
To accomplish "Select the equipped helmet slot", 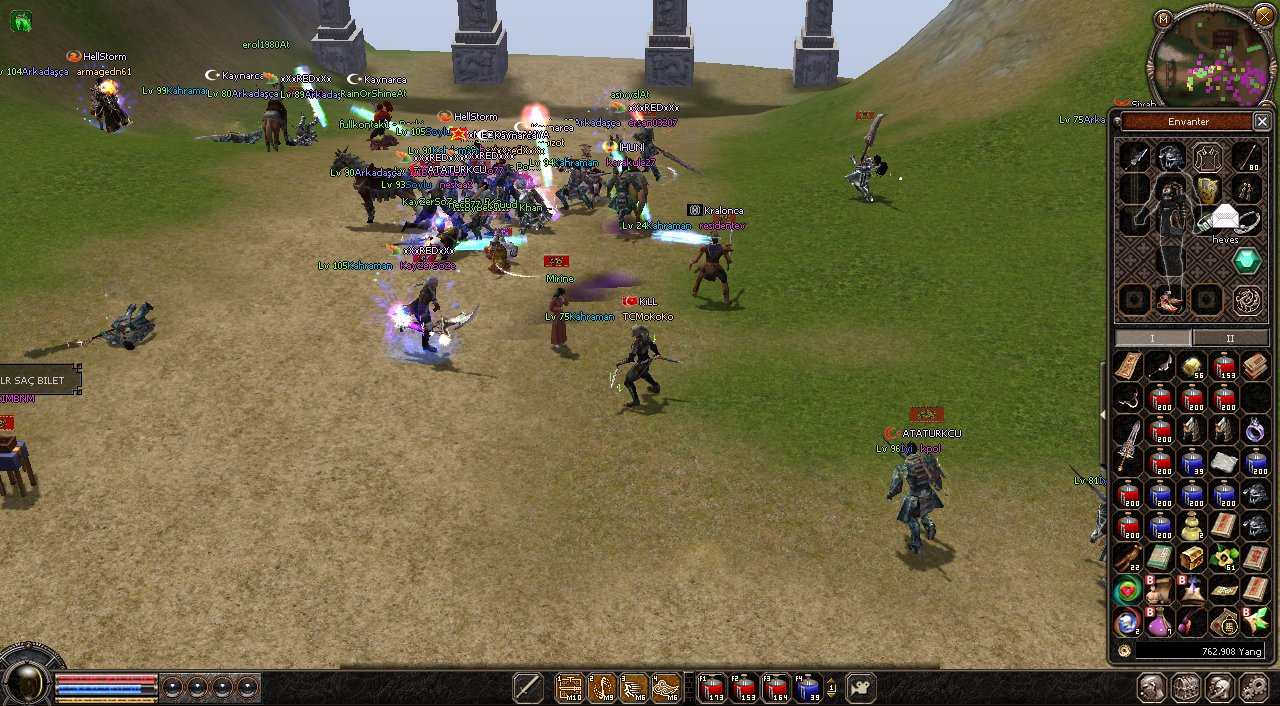I will 1171,157.
